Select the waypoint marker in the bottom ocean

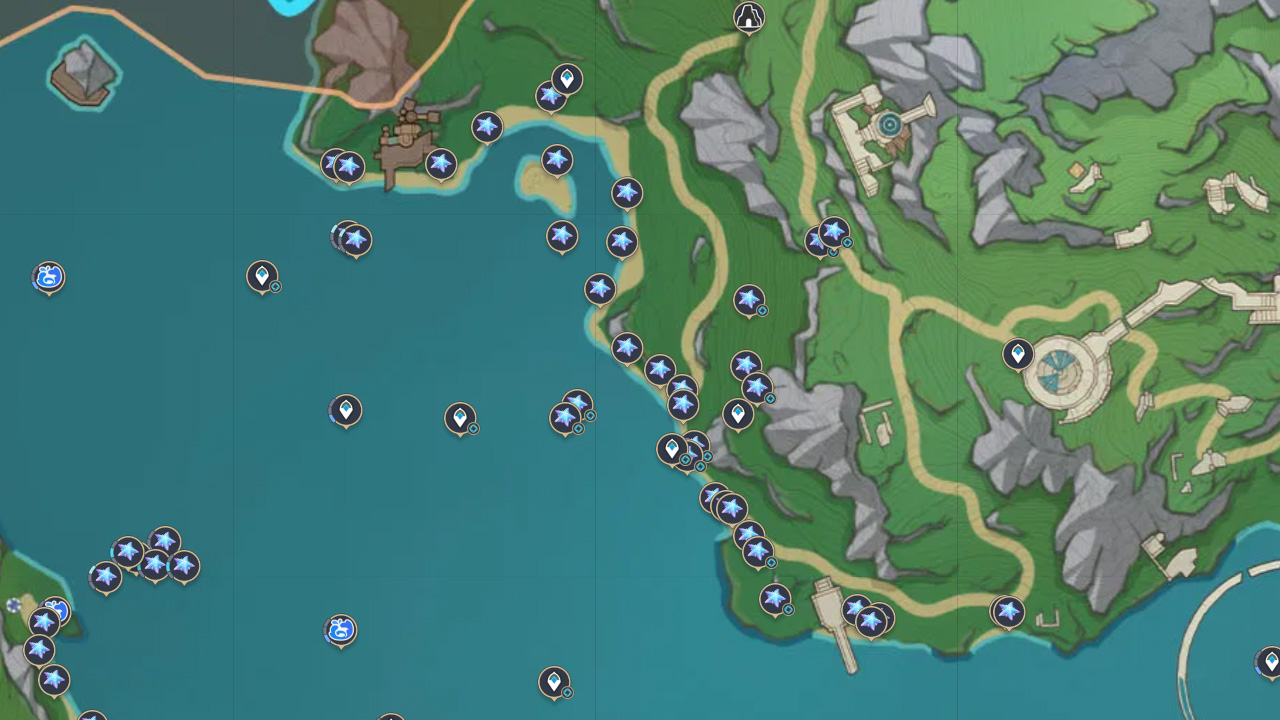click(556, 682)
